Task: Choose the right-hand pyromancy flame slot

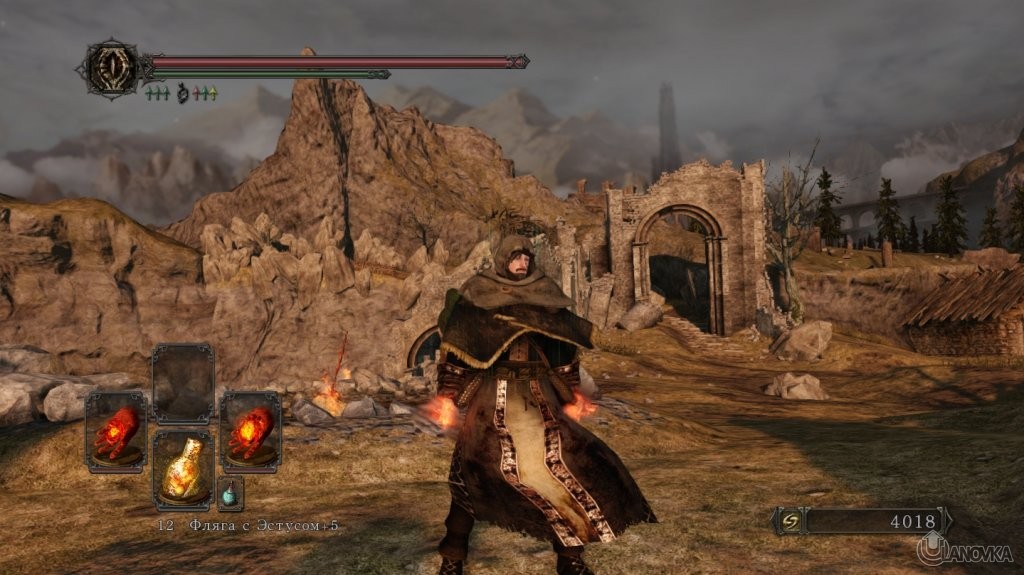Action: 250,431
